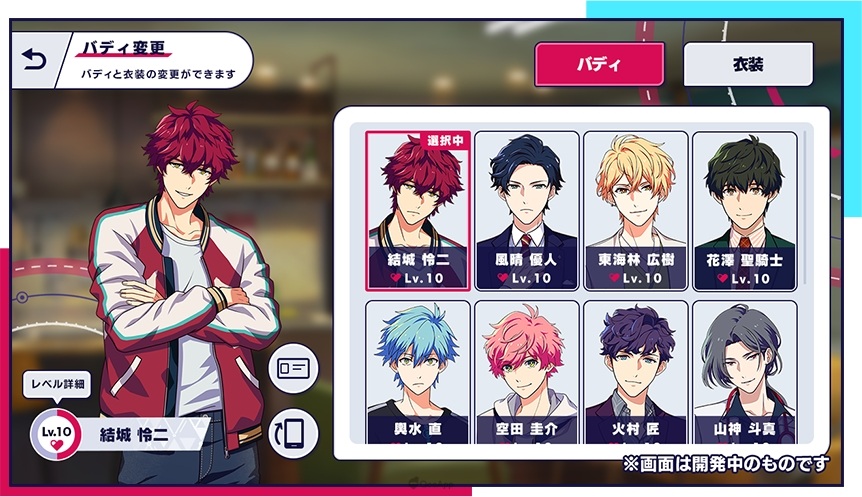Open the 衣装 costume tab

[748, 64]
